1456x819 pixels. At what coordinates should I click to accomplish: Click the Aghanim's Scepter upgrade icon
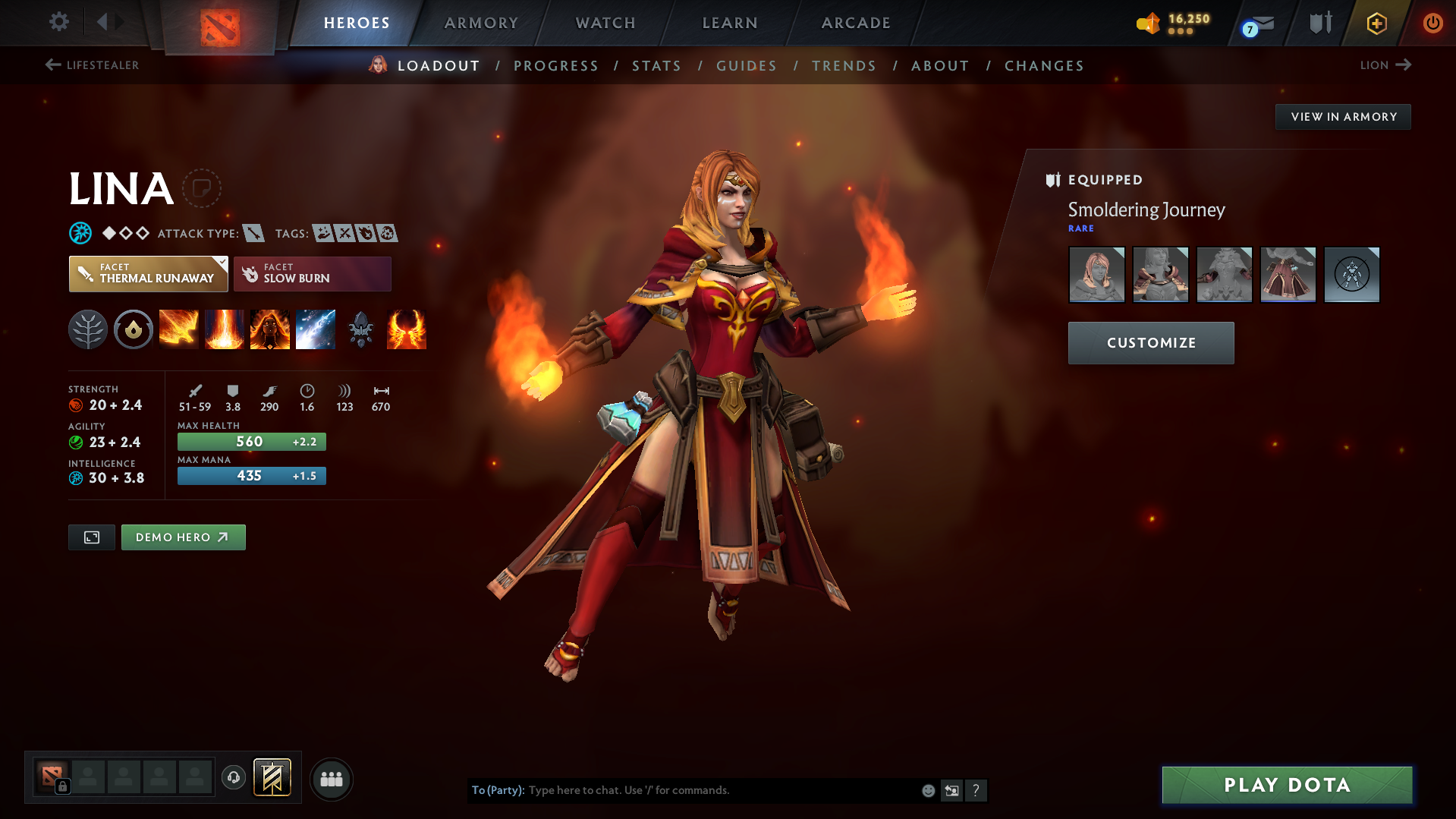pos(361,329)
